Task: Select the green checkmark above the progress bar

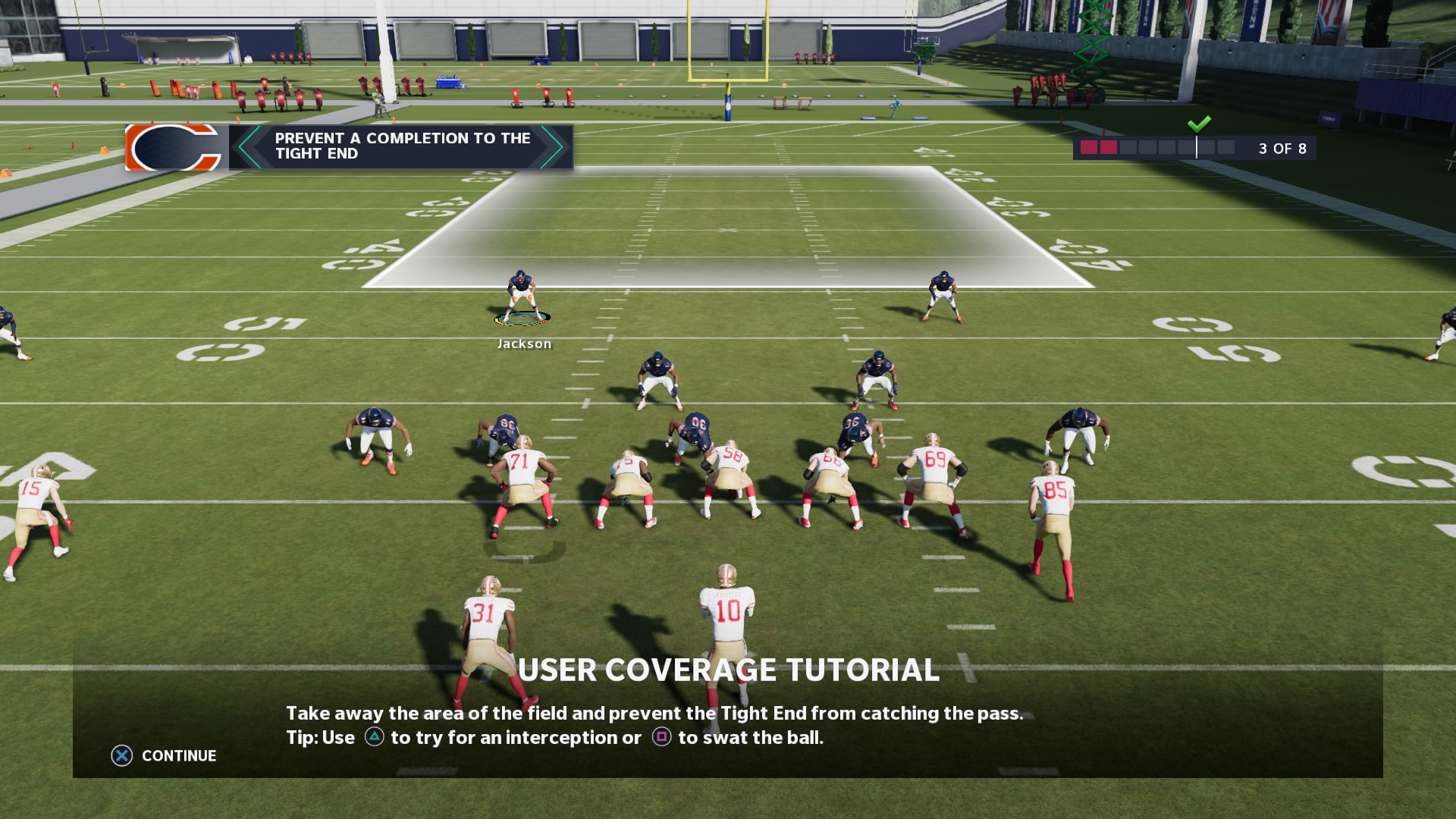Action: [x=1200, y=123]
